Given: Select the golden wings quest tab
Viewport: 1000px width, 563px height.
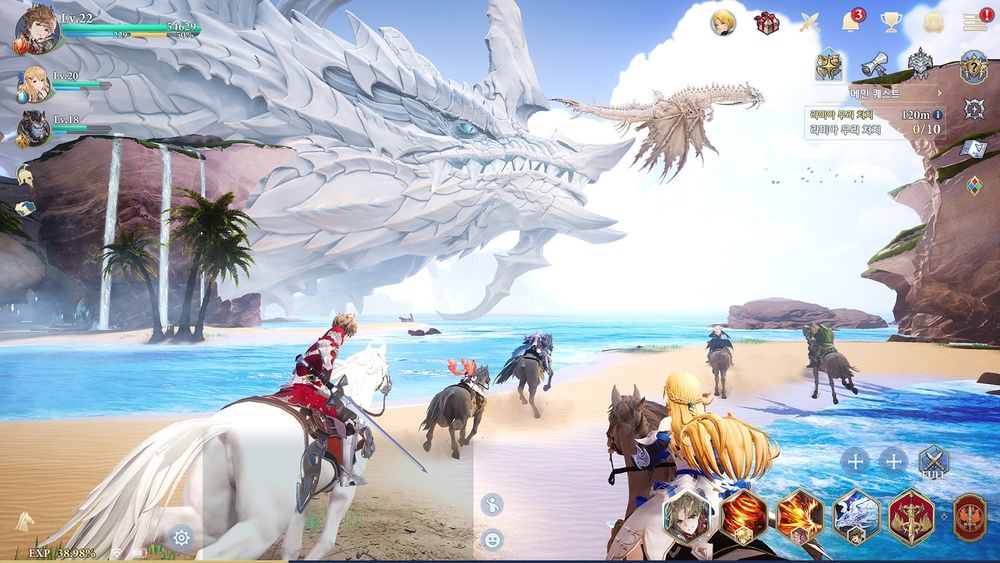Looking at the screenshot, I should [x=828, y=65].
